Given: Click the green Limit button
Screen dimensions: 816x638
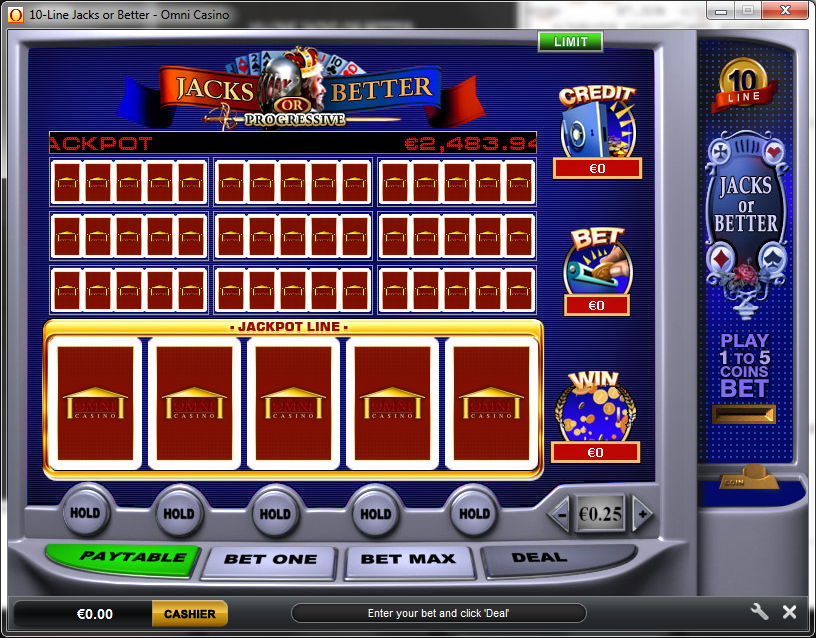Looking at the screenshot, I should point(570,41).
